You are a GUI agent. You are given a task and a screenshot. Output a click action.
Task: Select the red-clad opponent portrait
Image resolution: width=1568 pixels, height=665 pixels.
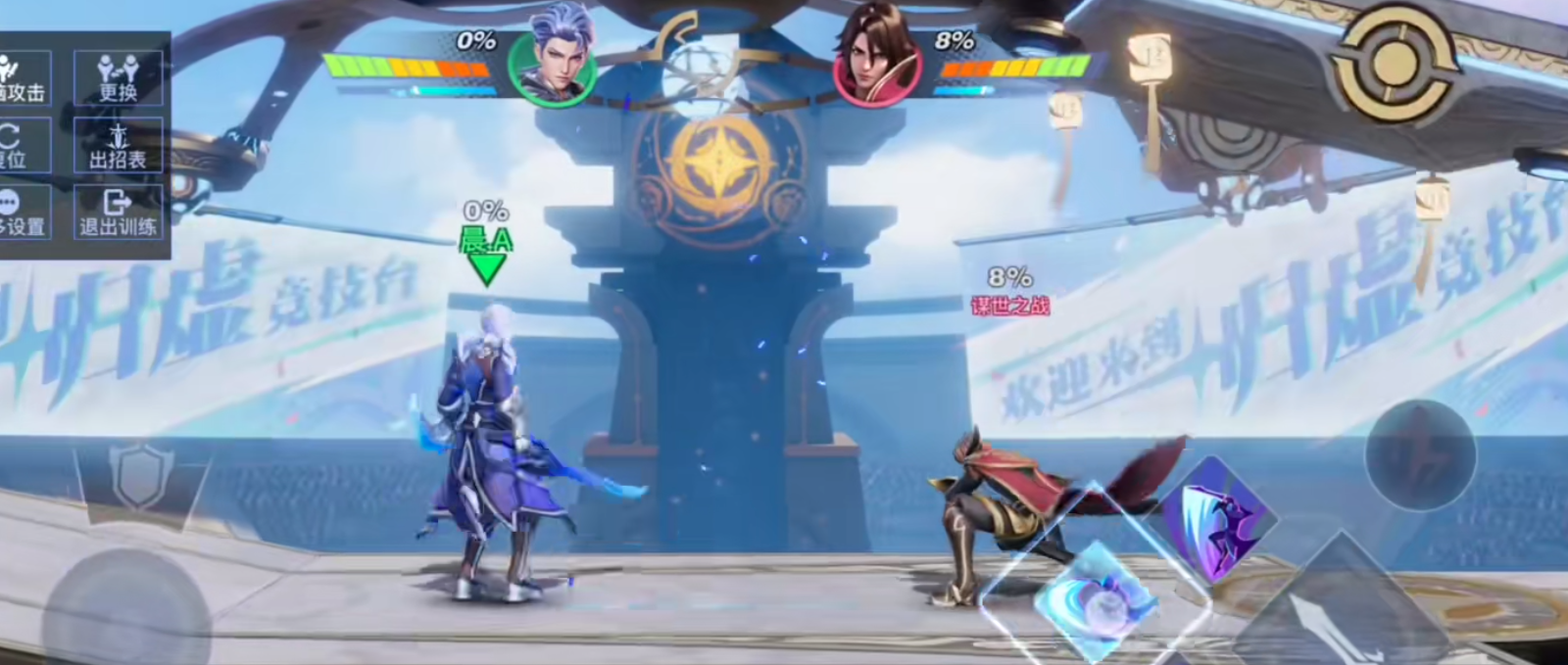[x=876, y=59]
